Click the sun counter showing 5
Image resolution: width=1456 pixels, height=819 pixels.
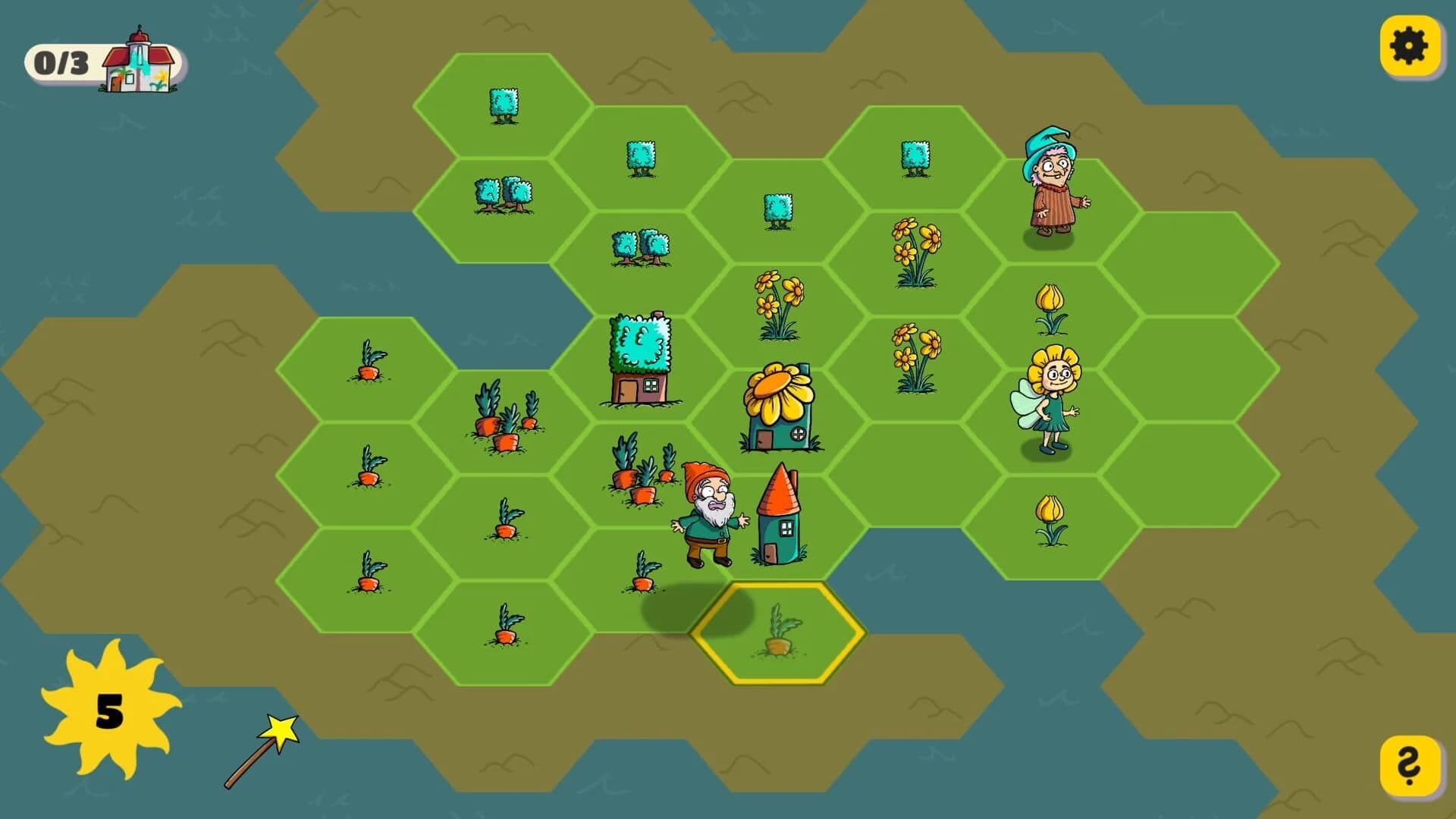tap(108, 711)
